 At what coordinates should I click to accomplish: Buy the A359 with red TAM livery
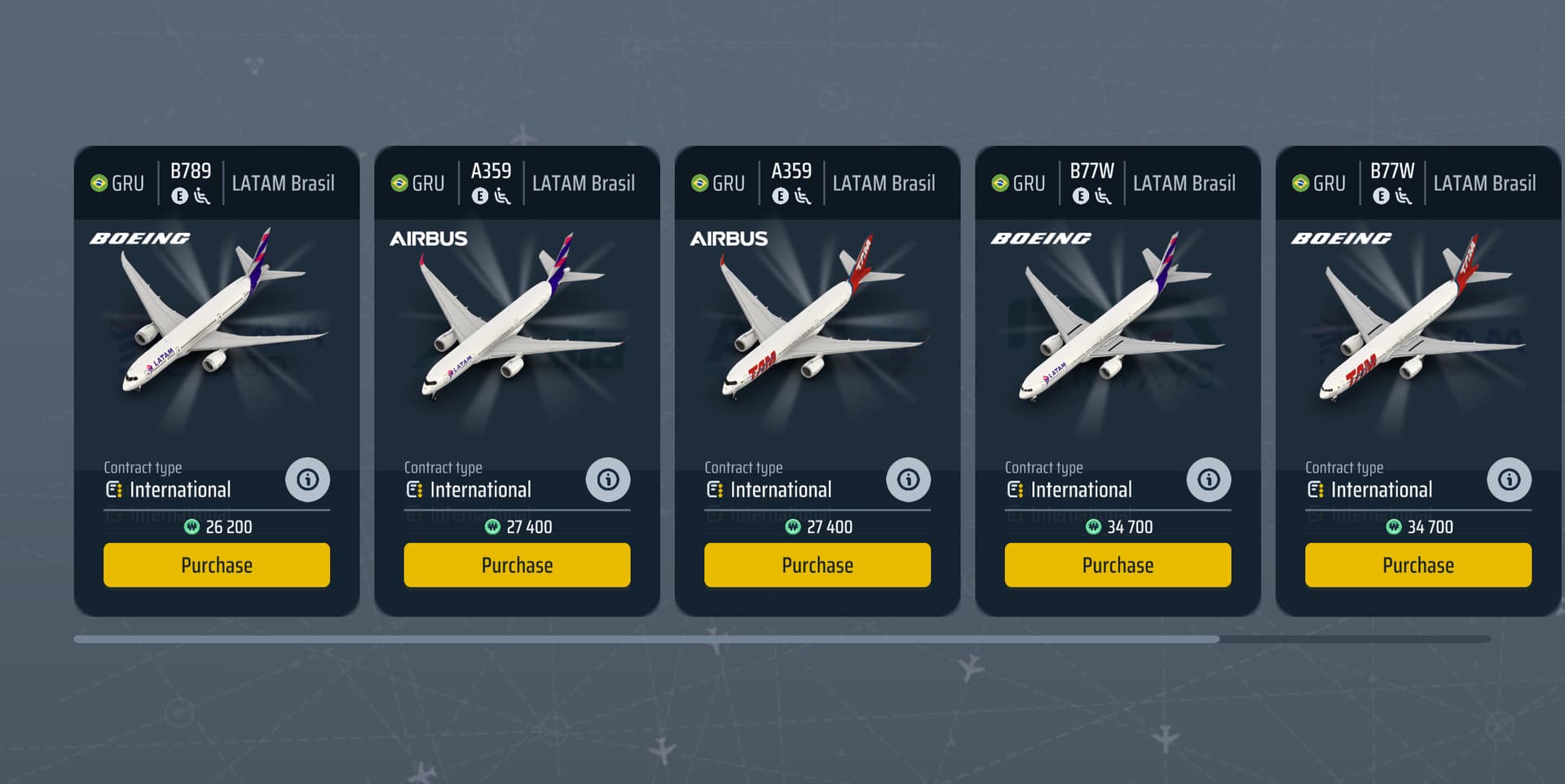(817, 565)
